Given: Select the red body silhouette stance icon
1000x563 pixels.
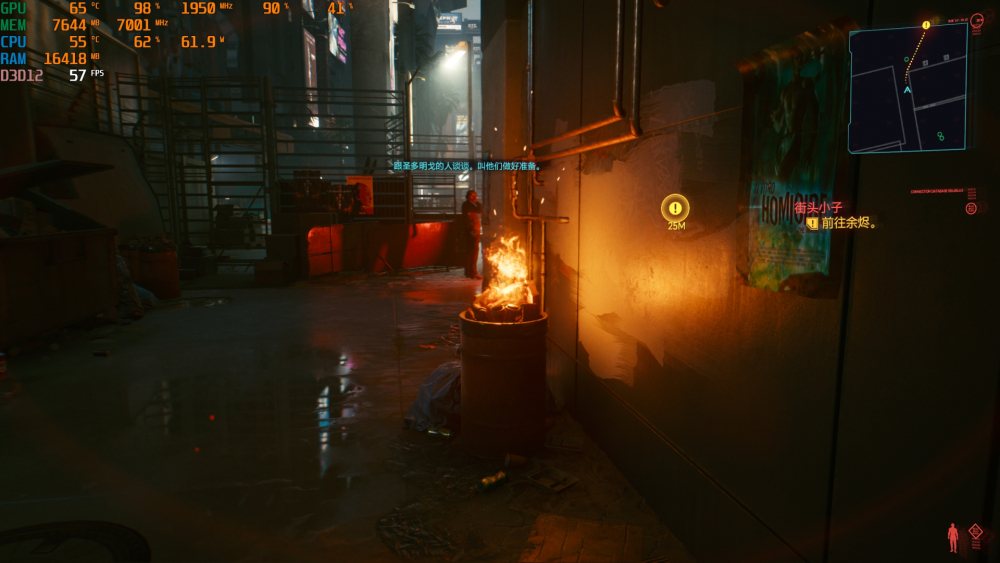Looking at the screenshot, I should click(x=952, y=537).
